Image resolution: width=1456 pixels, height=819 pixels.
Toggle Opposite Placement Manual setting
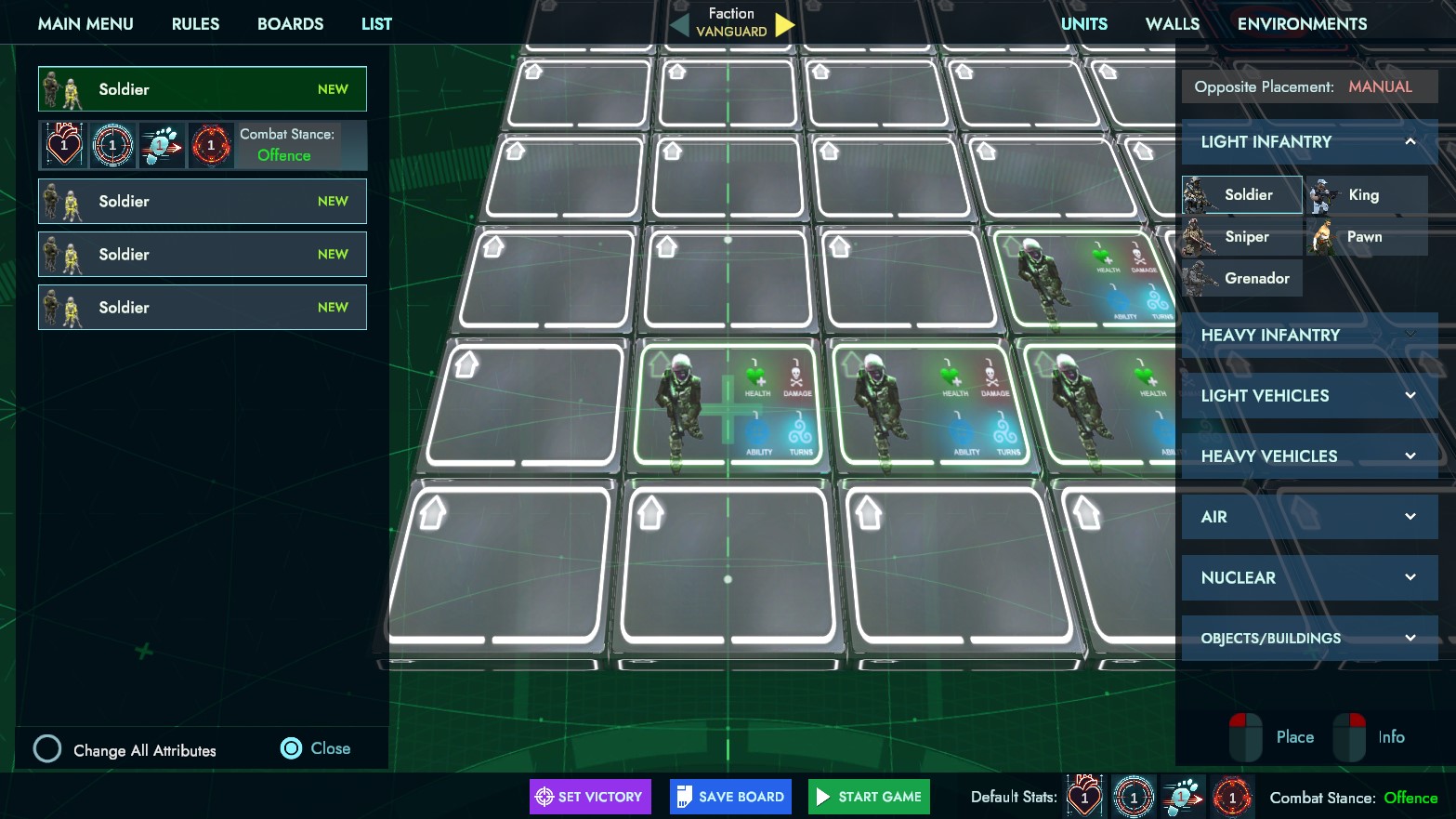(1380, 86)
